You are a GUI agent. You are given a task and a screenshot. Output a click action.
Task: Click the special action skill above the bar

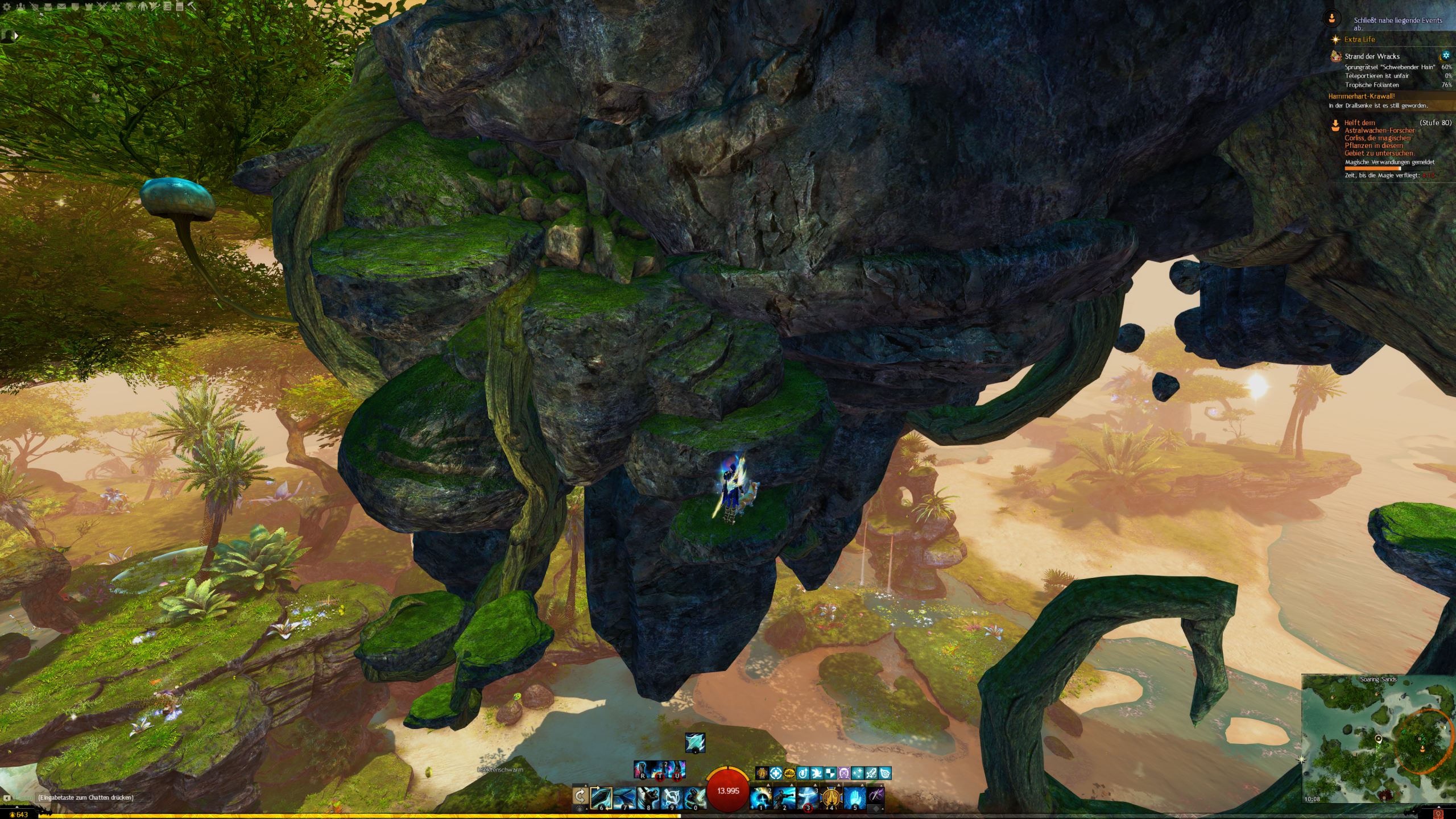[x=694, y=743]
